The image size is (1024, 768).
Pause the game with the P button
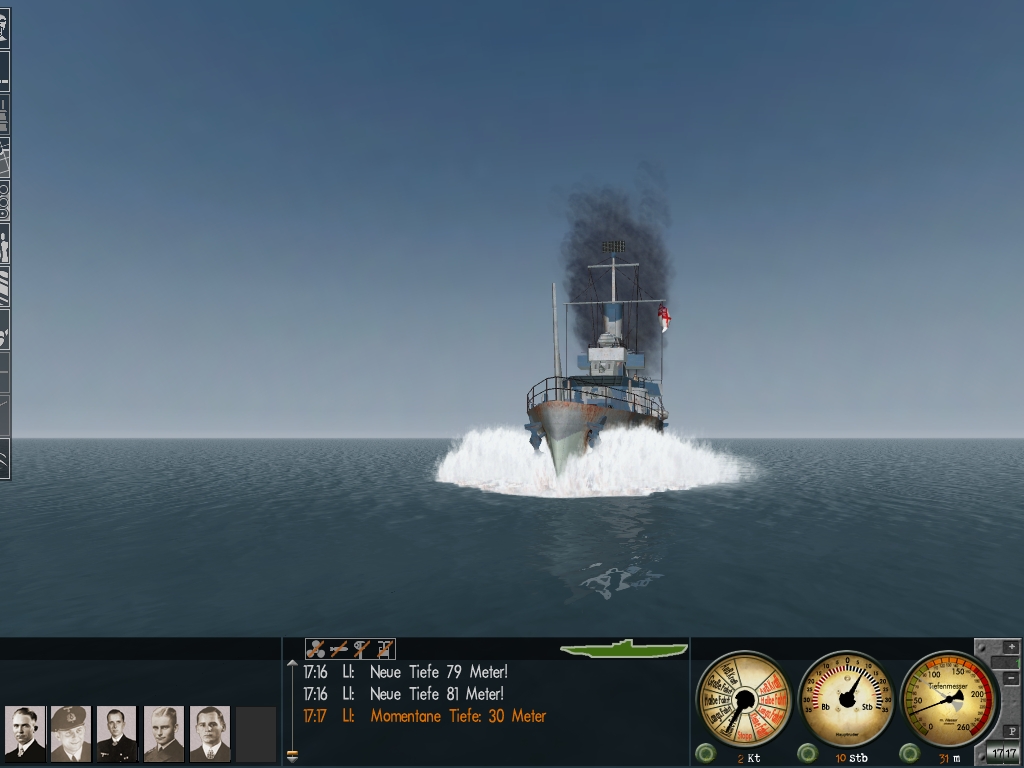point(1011,732)
